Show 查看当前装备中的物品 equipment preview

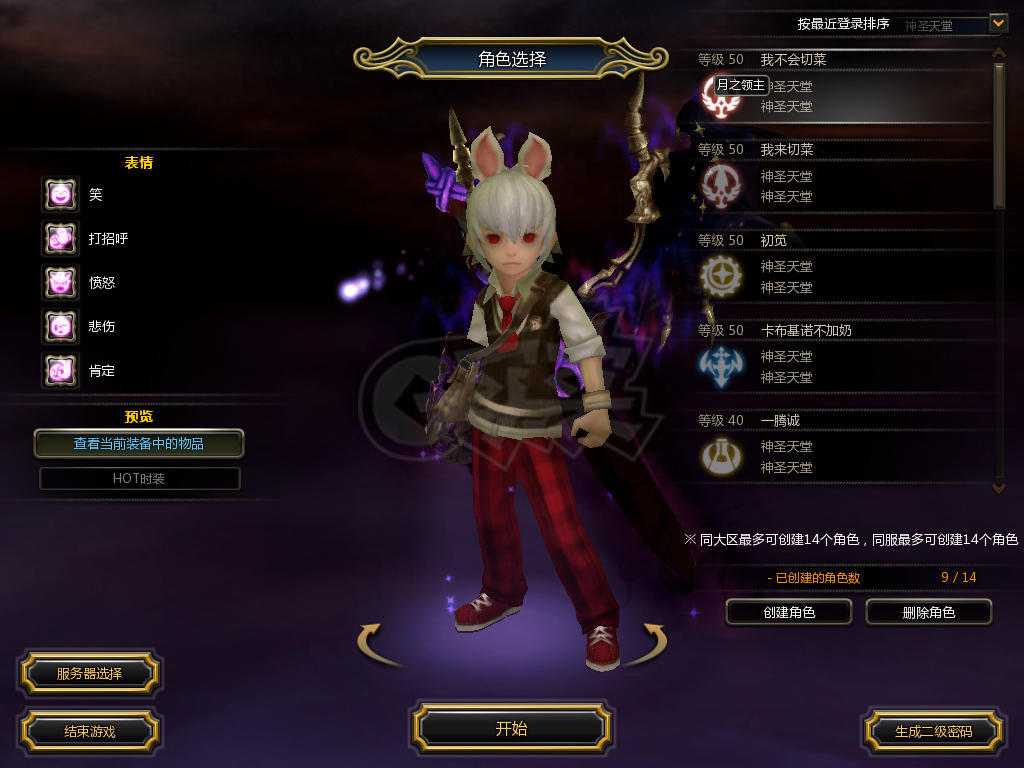click(139, 443)
